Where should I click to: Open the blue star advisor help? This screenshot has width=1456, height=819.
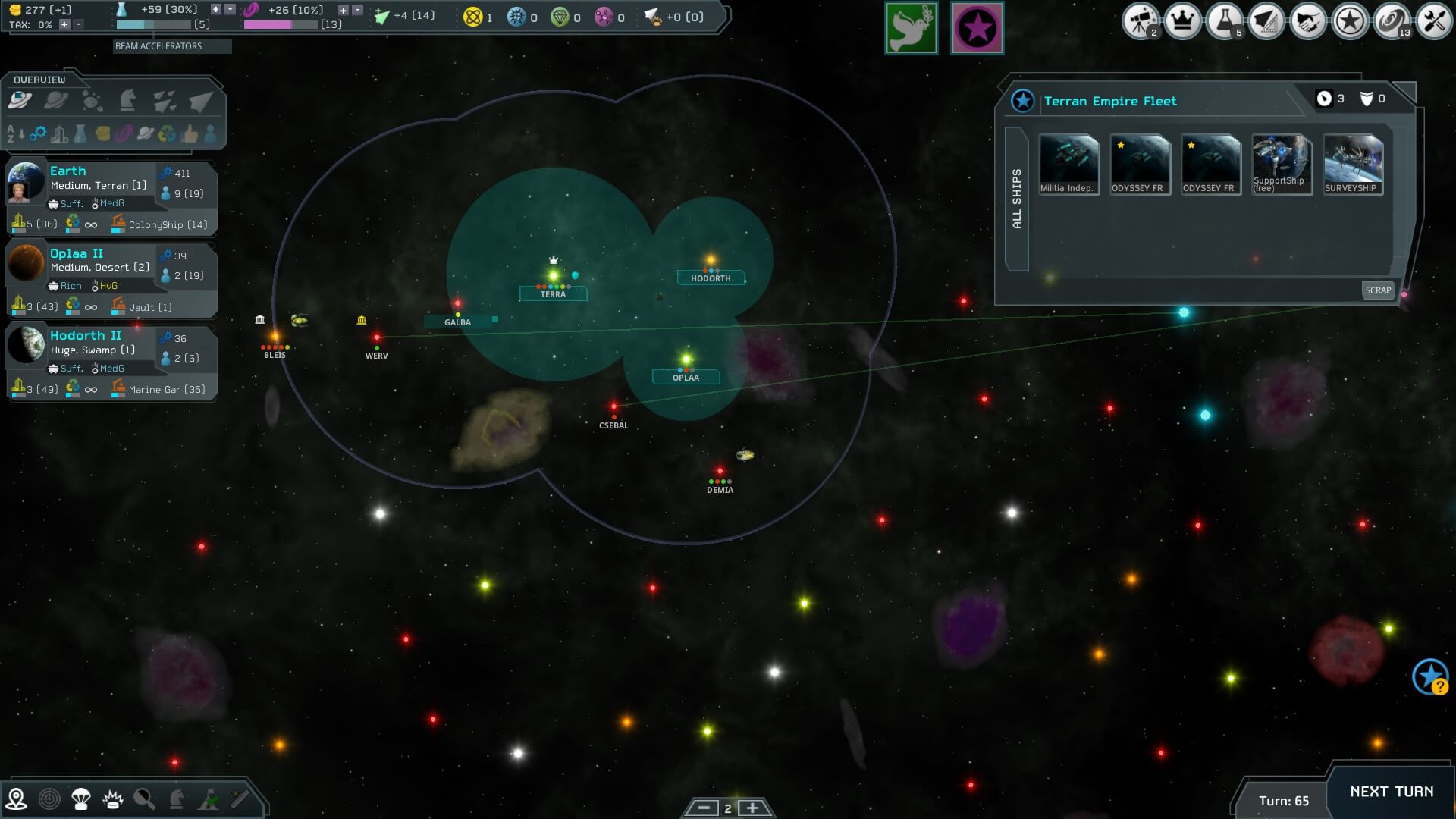[x=1430, y=676]
